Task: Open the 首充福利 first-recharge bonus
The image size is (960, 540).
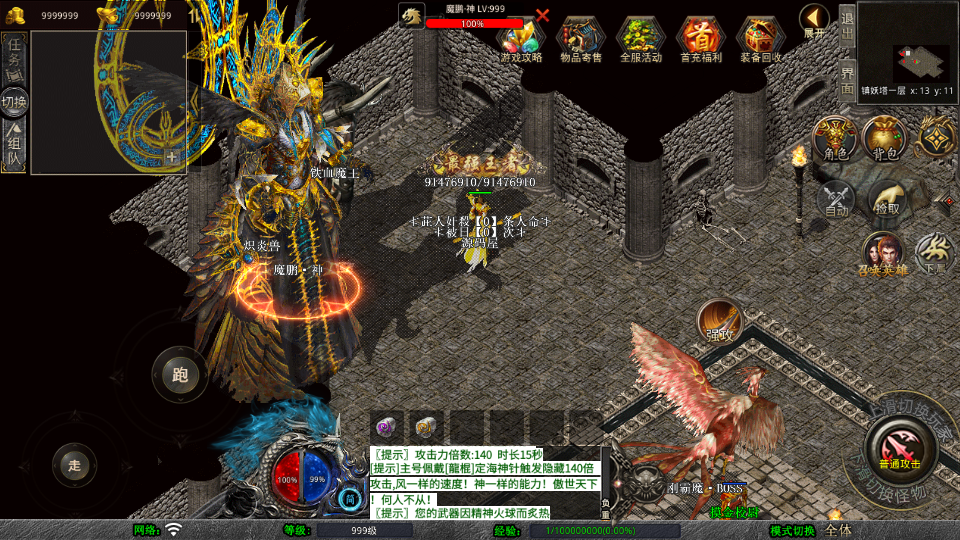Action: click(x=701, y=38)
